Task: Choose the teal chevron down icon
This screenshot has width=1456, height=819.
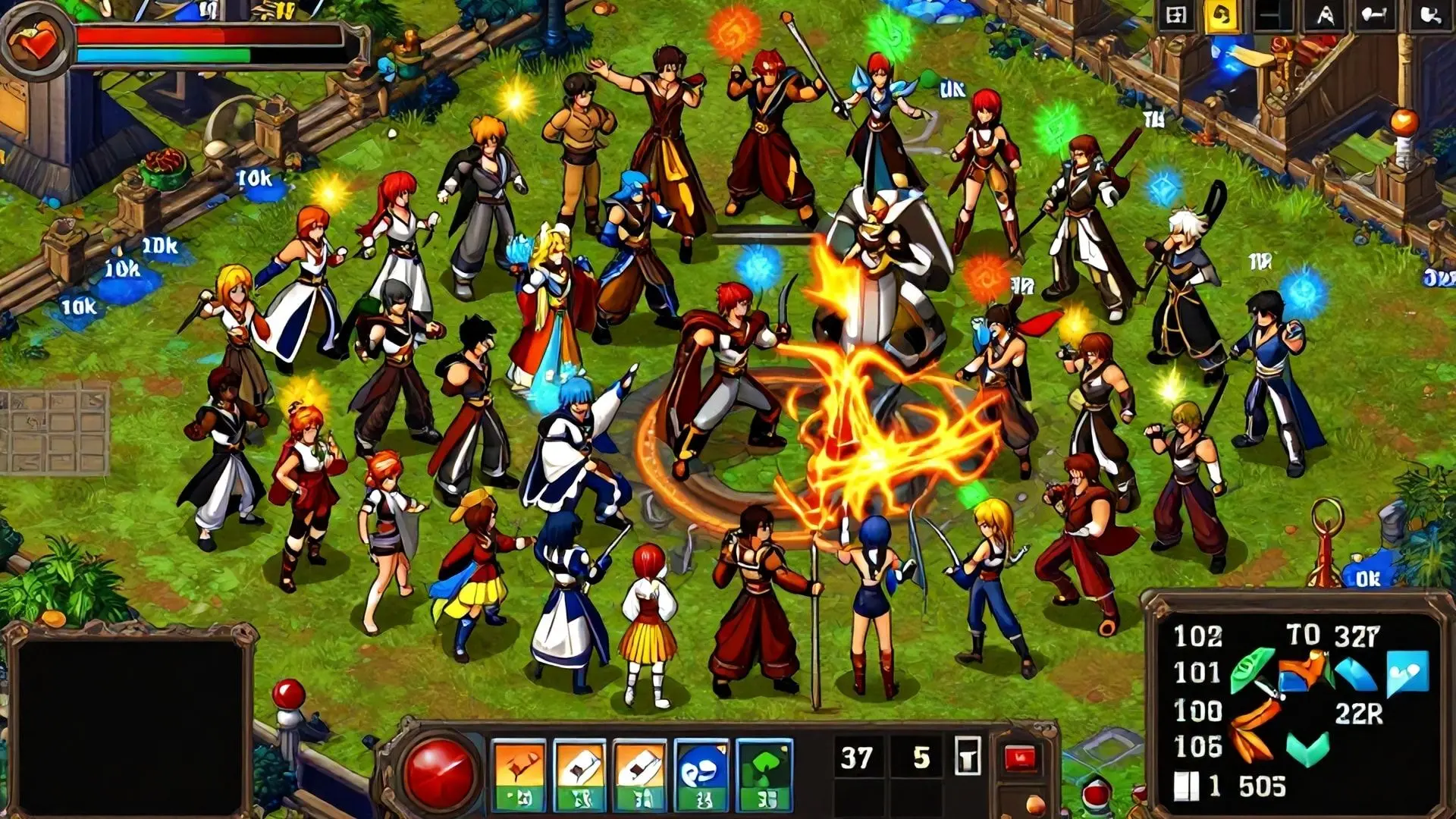Action: (x=1307, y=747)
